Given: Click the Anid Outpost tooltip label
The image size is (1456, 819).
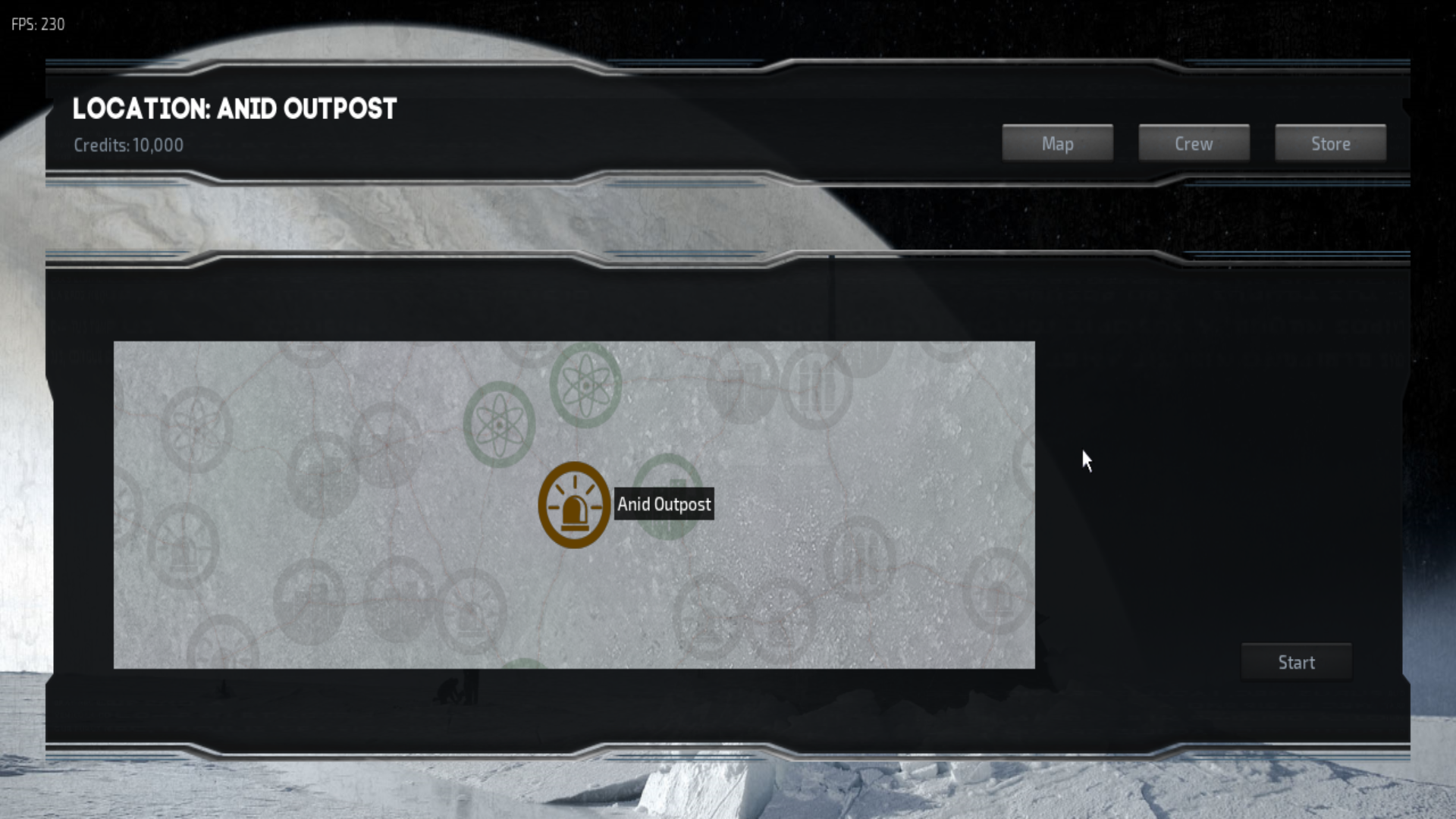Looking at the screenshot, I should tap(664, 504).
